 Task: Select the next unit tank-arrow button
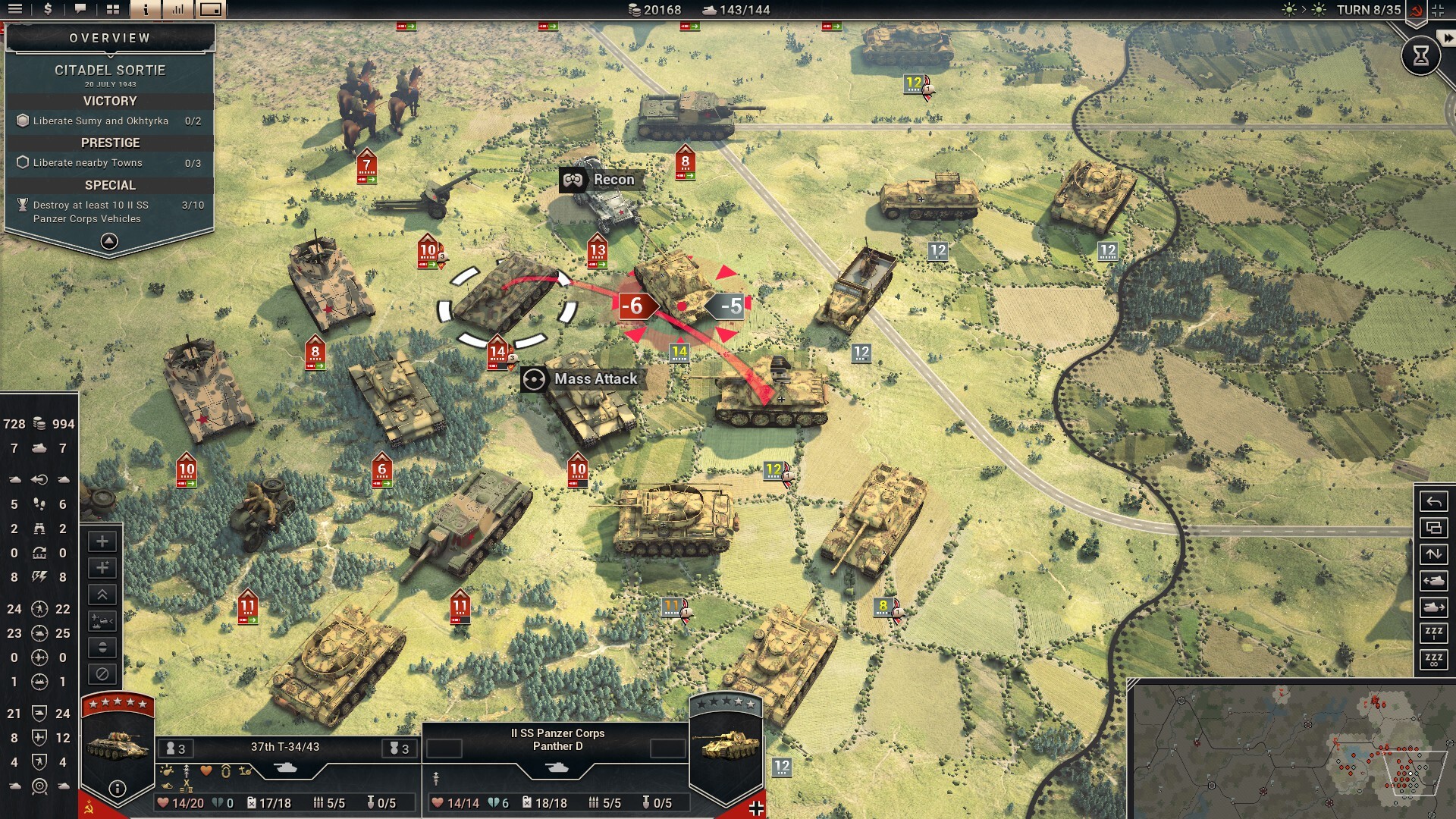pyautogui.click(x=1433, y=607)
